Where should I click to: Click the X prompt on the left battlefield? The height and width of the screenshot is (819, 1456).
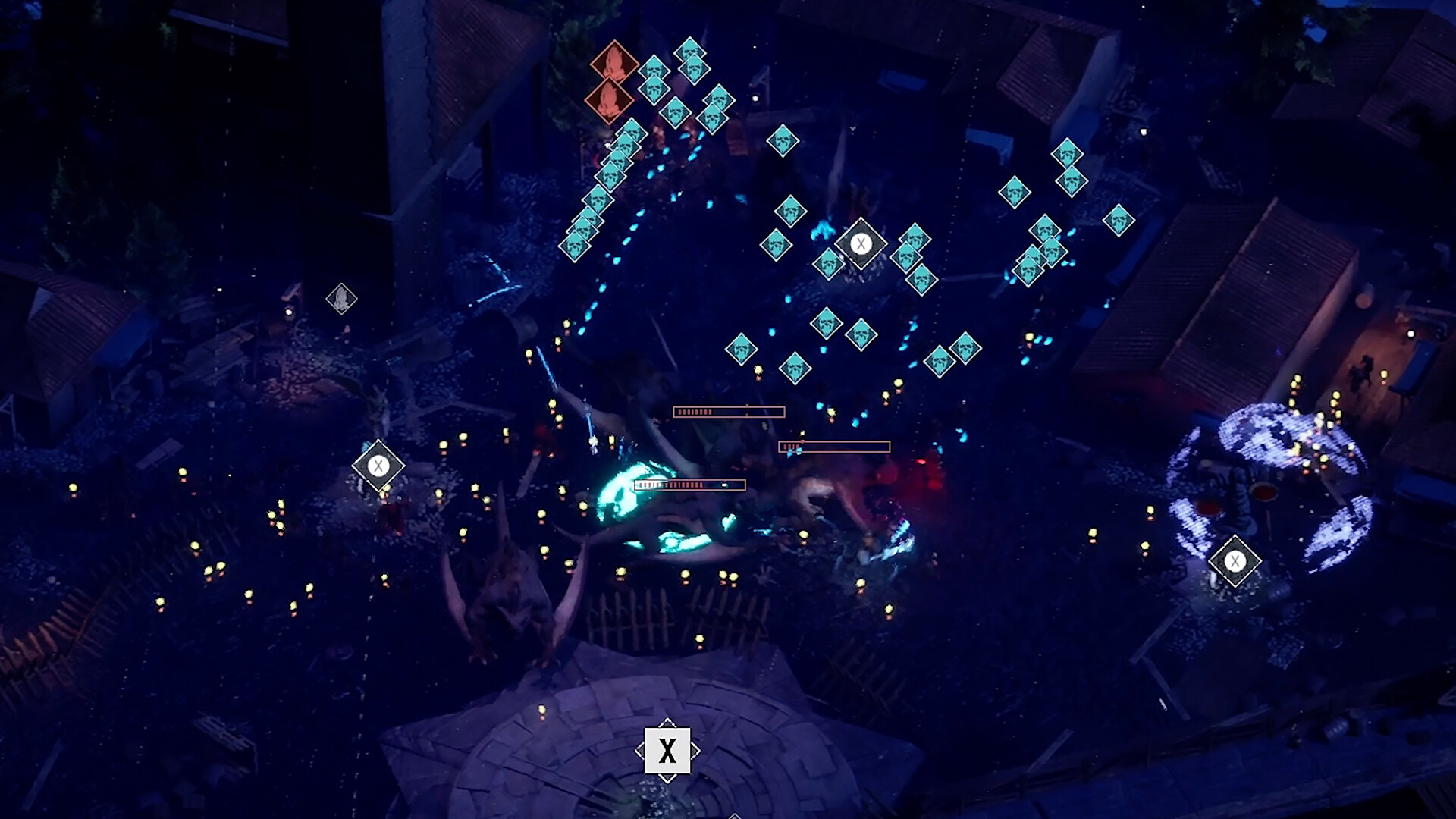click(377, 465)
